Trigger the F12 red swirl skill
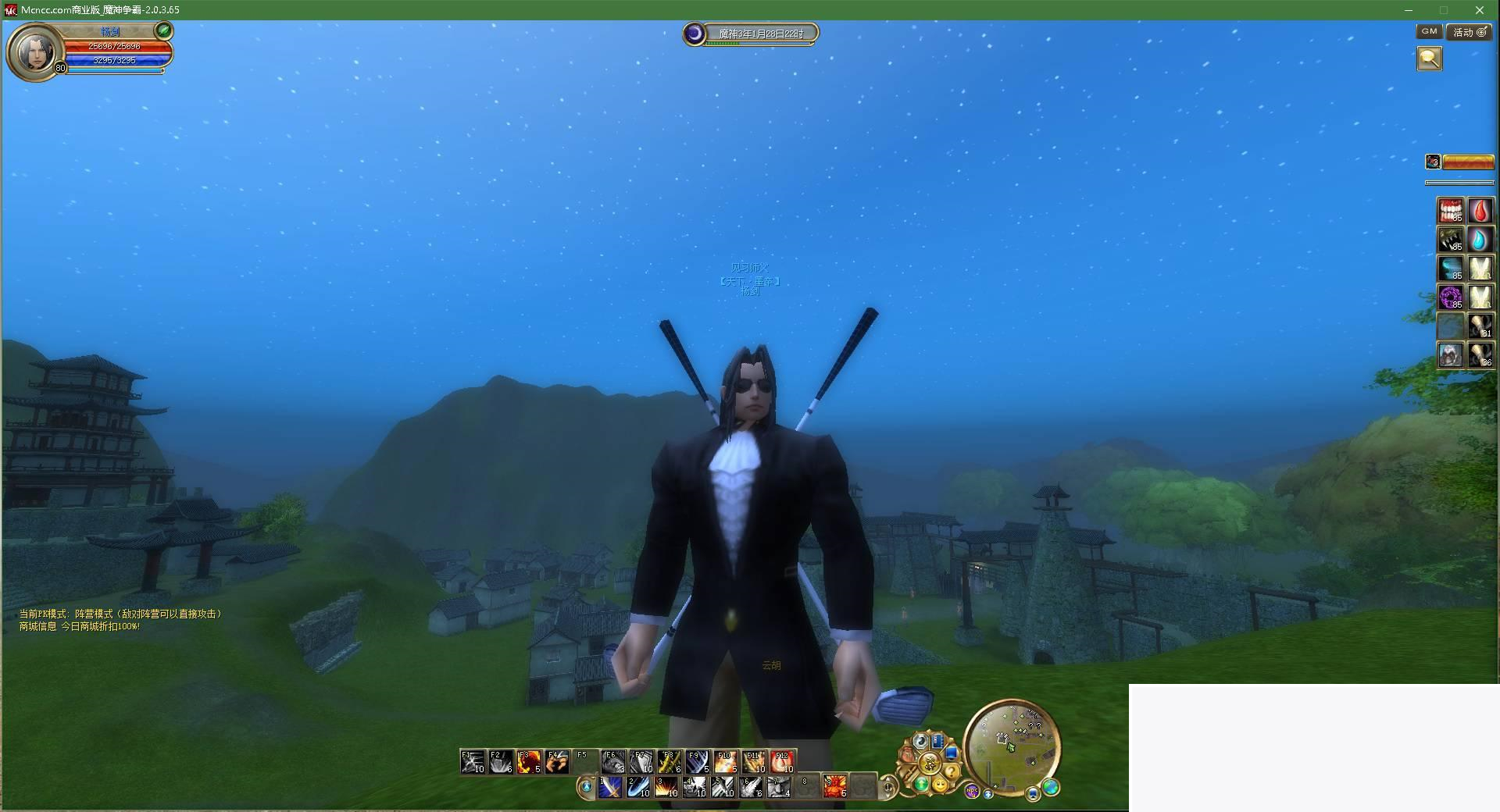Viewport: 1500px width, 812px height. [782, 761]
